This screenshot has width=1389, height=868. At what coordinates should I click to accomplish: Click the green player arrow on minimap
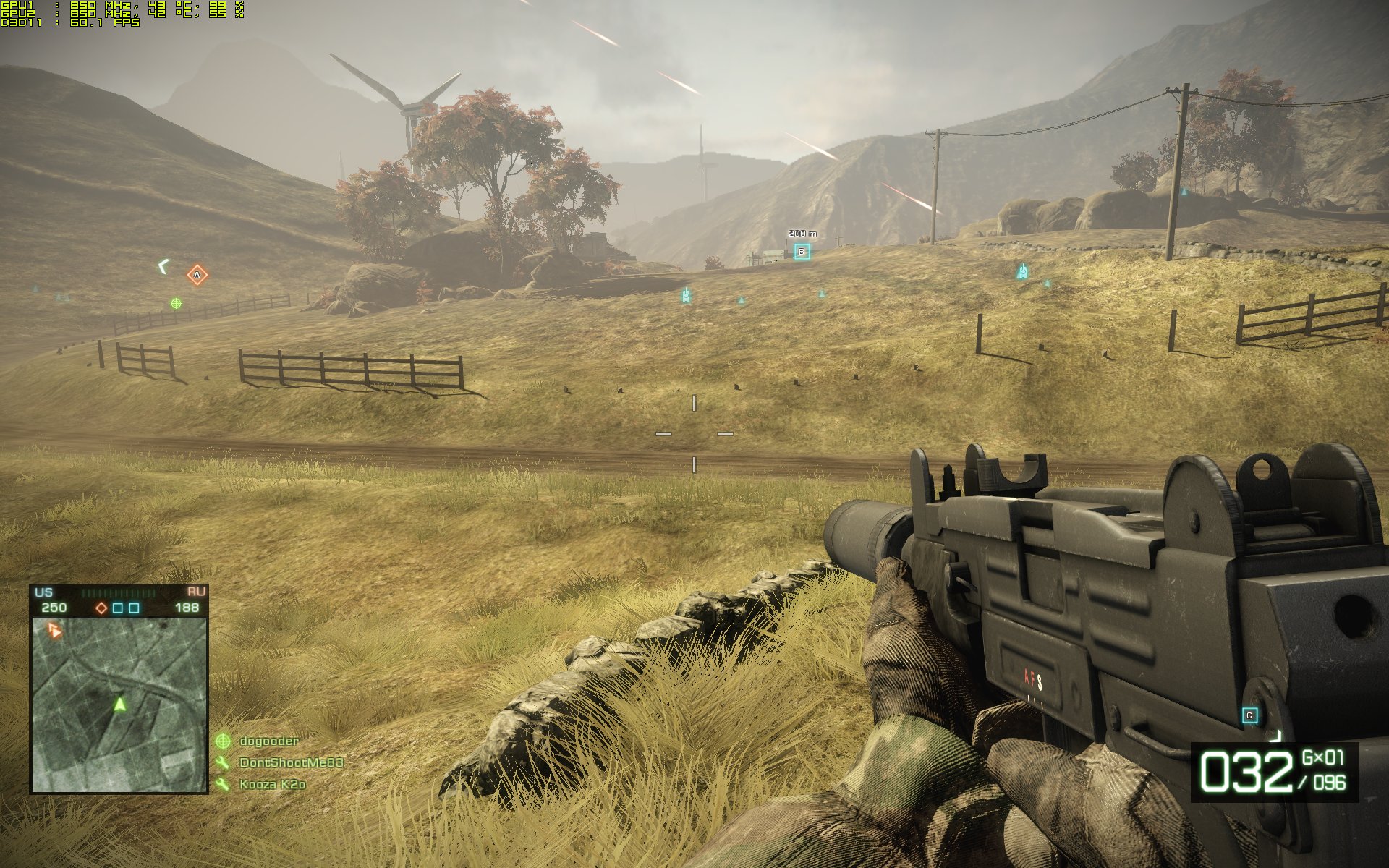(120, 703)
